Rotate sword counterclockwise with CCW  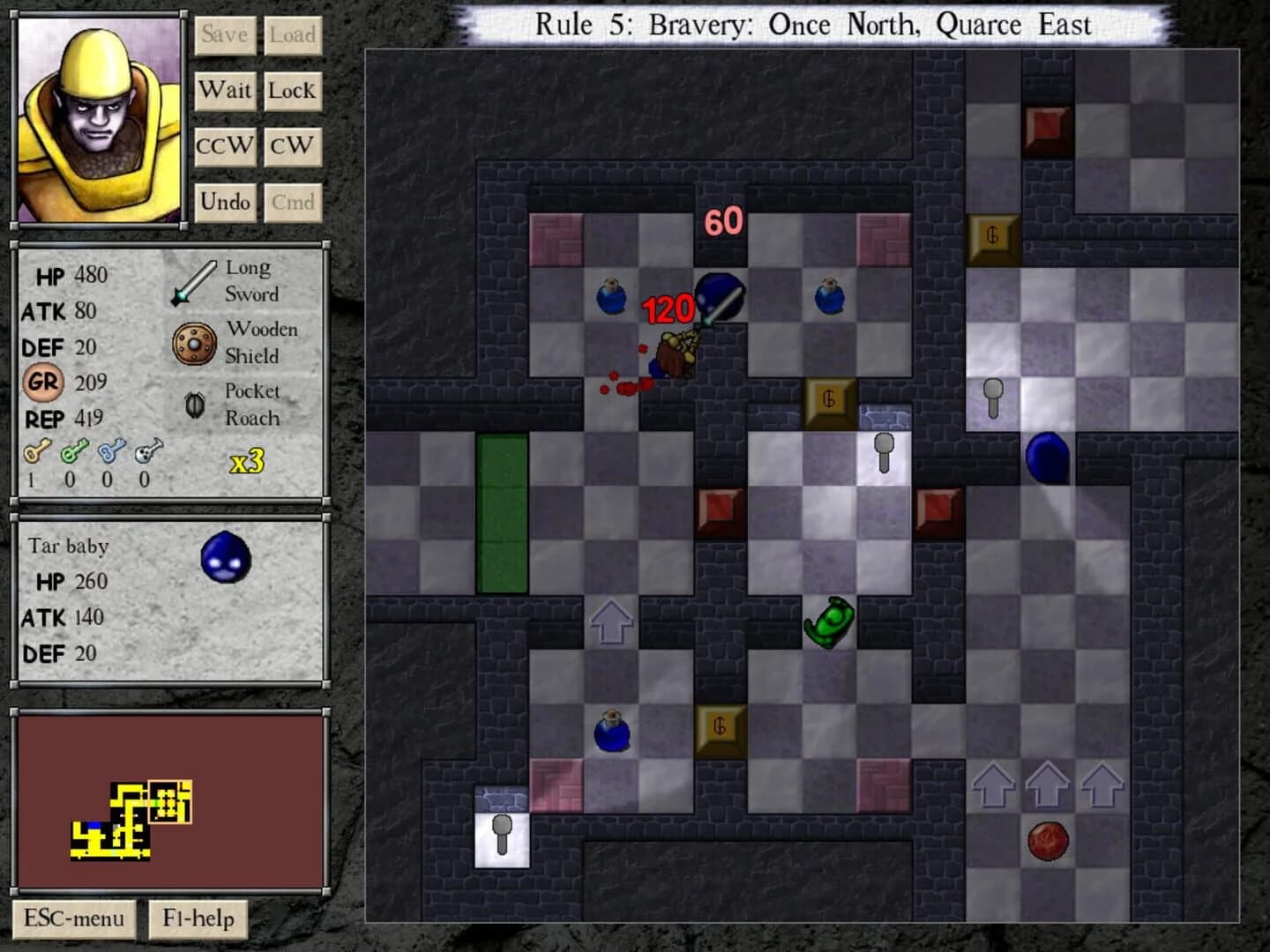(225, 145)
